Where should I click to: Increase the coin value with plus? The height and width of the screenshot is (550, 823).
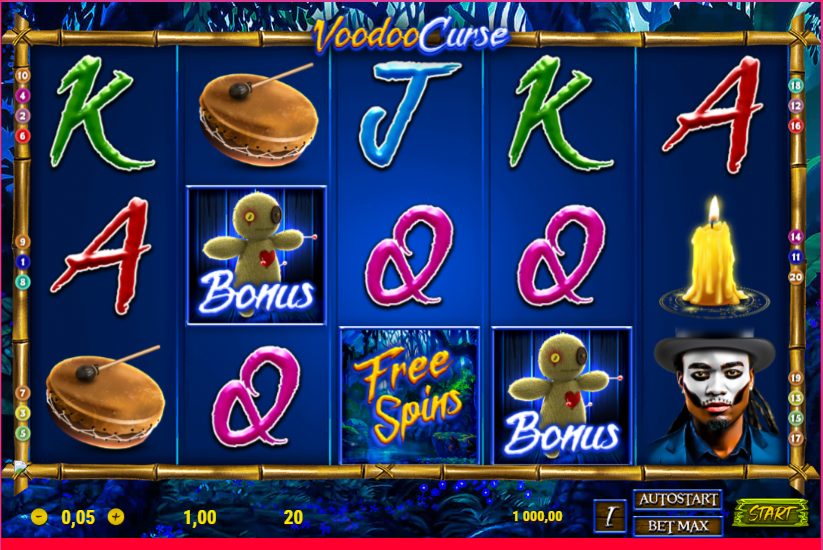(116, 517)
